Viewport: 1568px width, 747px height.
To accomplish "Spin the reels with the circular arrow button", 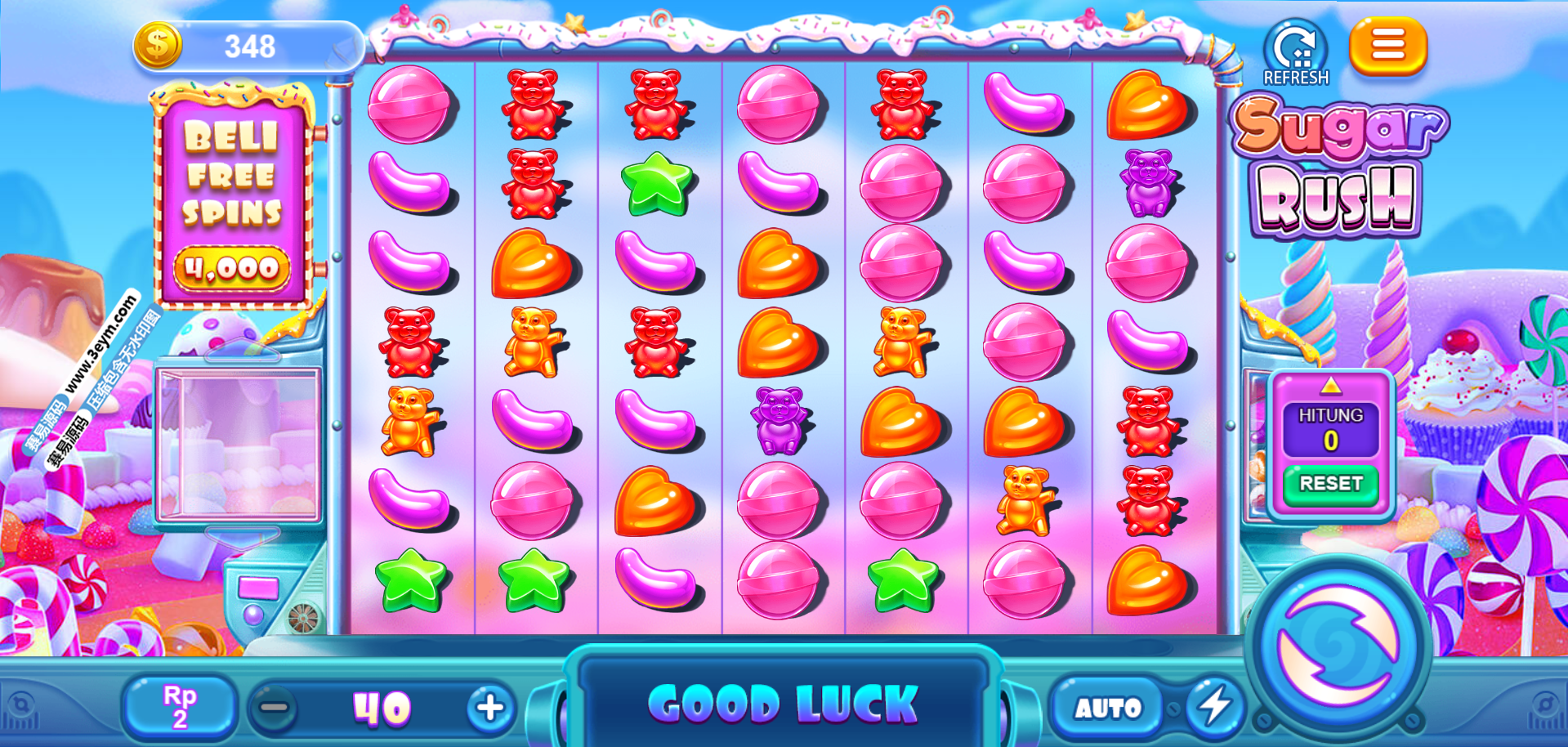I will [1338, 645].
